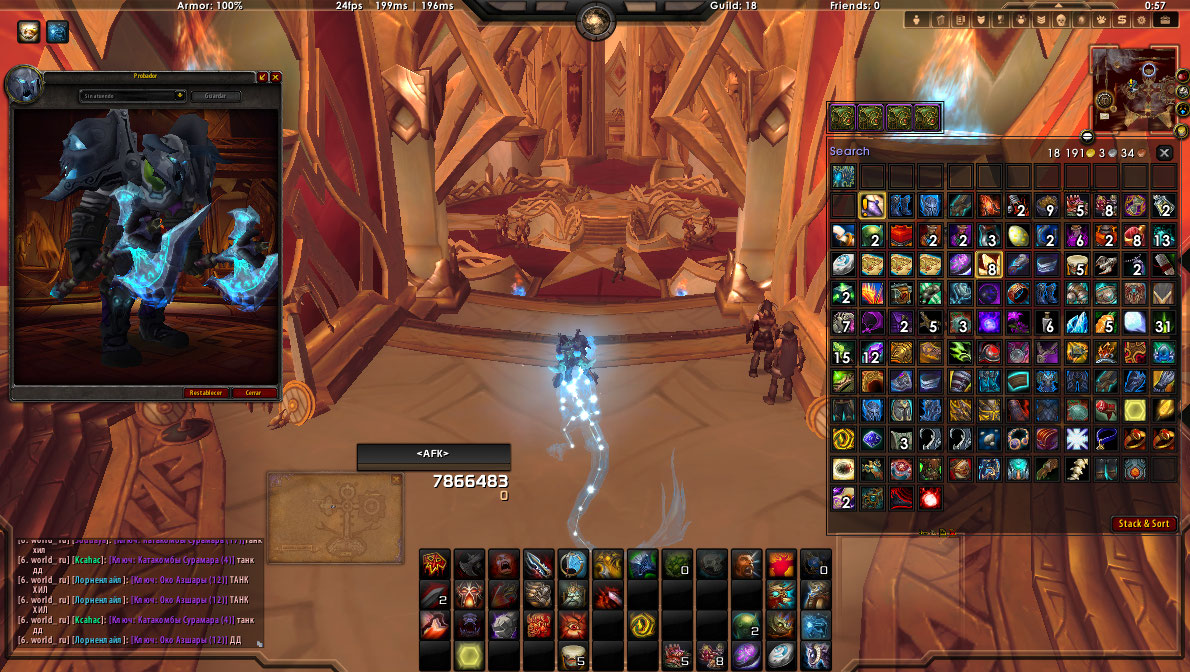Use the drum item on action bar
Image resolution: width=1190 pixels, height=672 pixels.
[x=573, y=656]
